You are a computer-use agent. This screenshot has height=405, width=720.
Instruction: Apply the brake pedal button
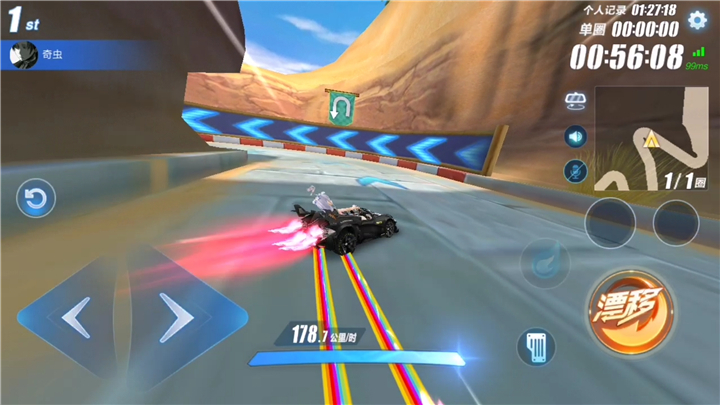536,347
